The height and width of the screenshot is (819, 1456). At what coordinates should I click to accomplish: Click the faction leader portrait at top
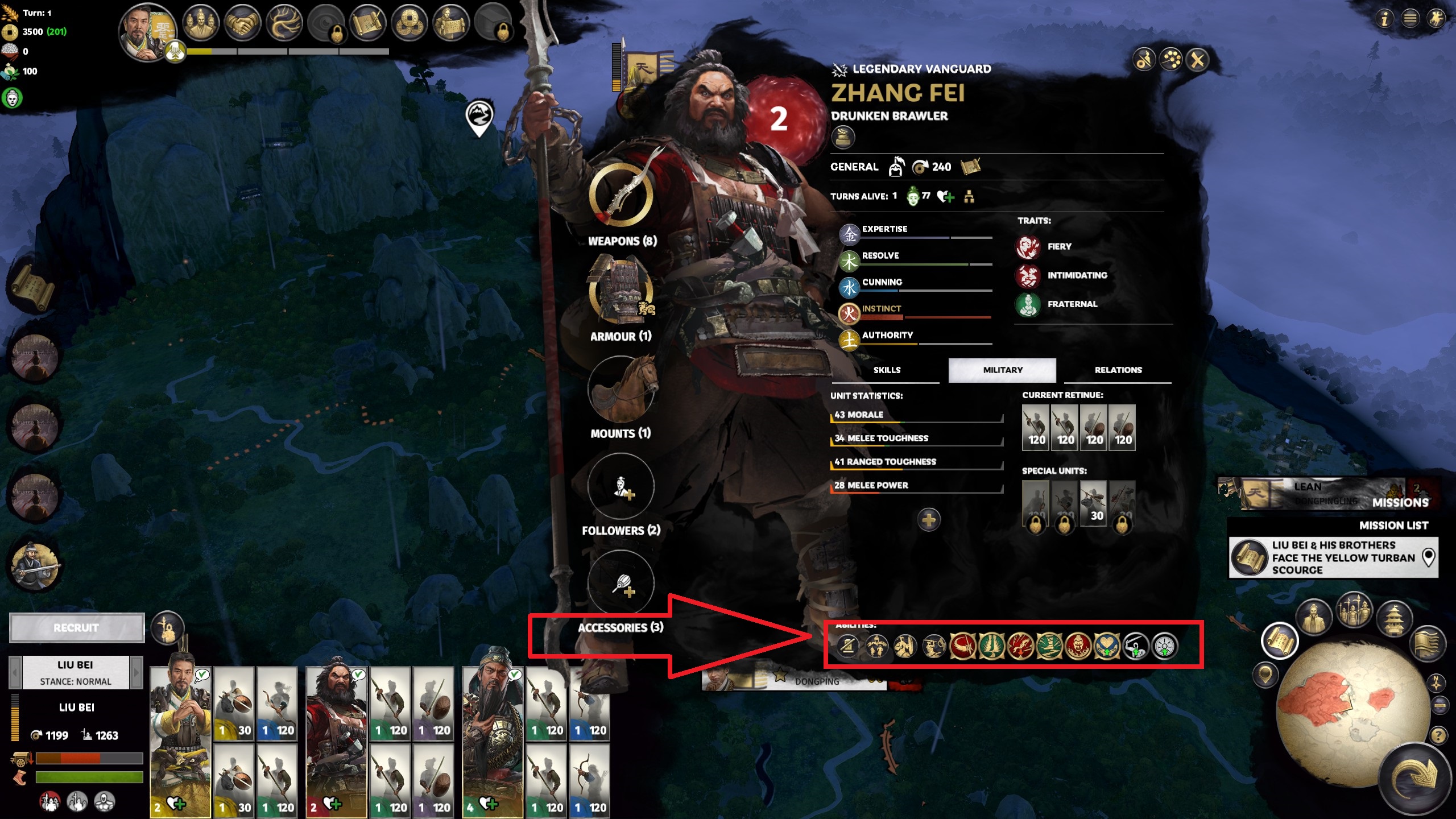(146, 31)
